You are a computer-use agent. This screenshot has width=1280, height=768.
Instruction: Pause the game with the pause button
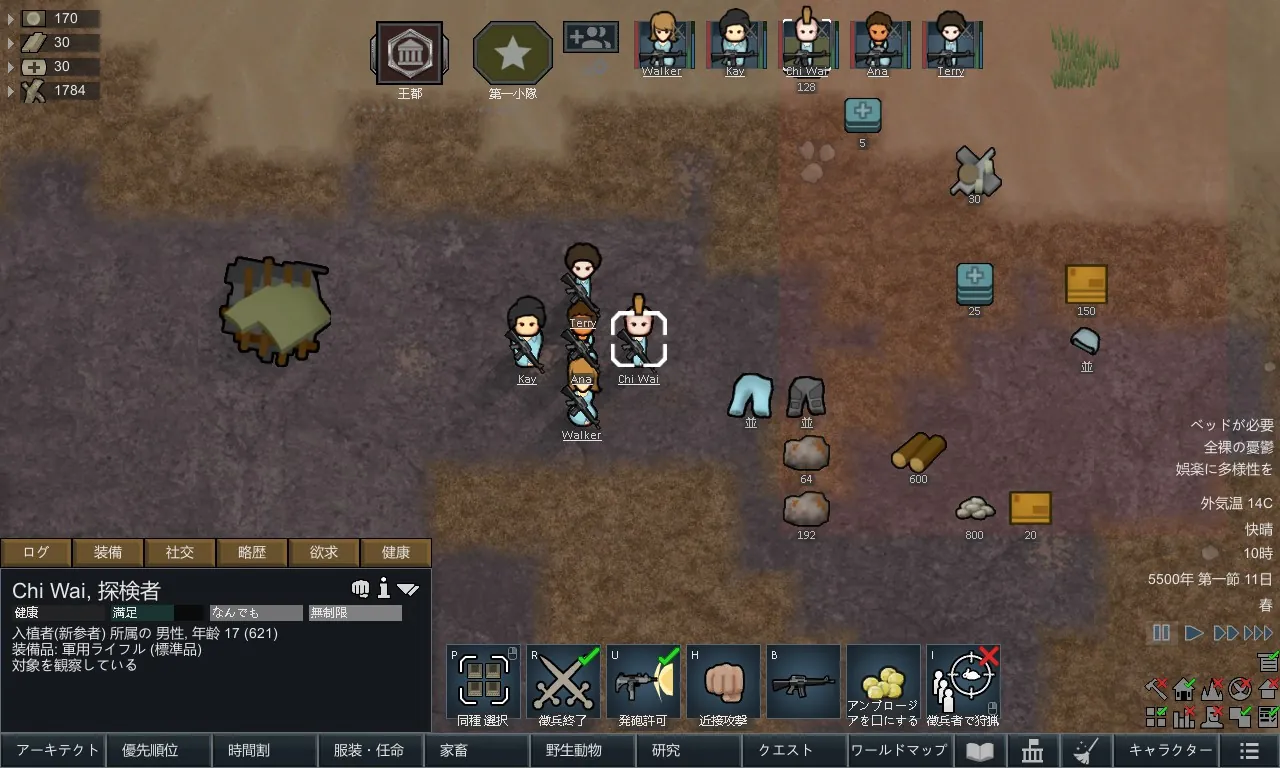click(1161, 633)
